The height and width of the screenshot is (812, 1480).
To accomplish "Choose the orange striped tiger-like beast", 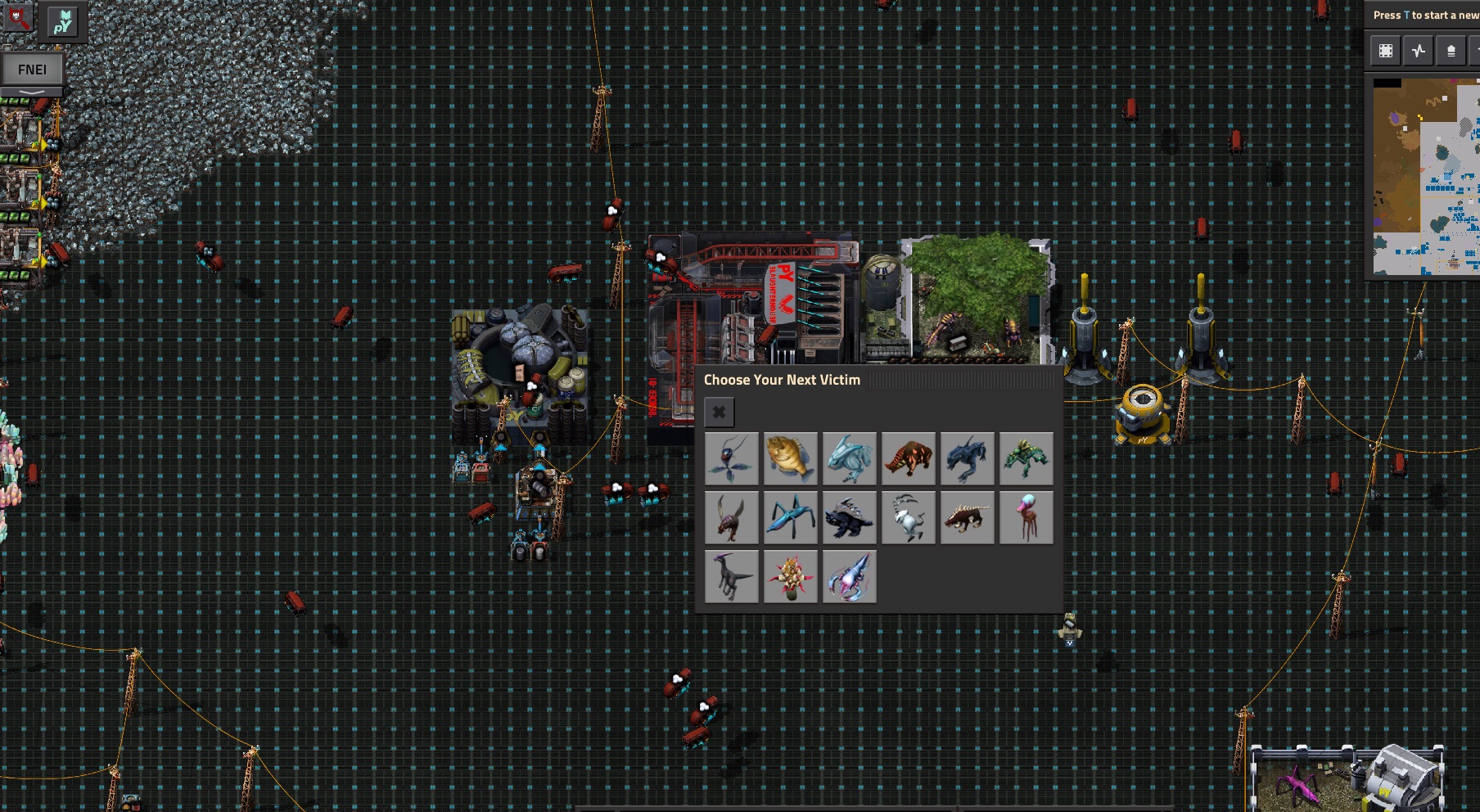I will [x=908, y=458].
